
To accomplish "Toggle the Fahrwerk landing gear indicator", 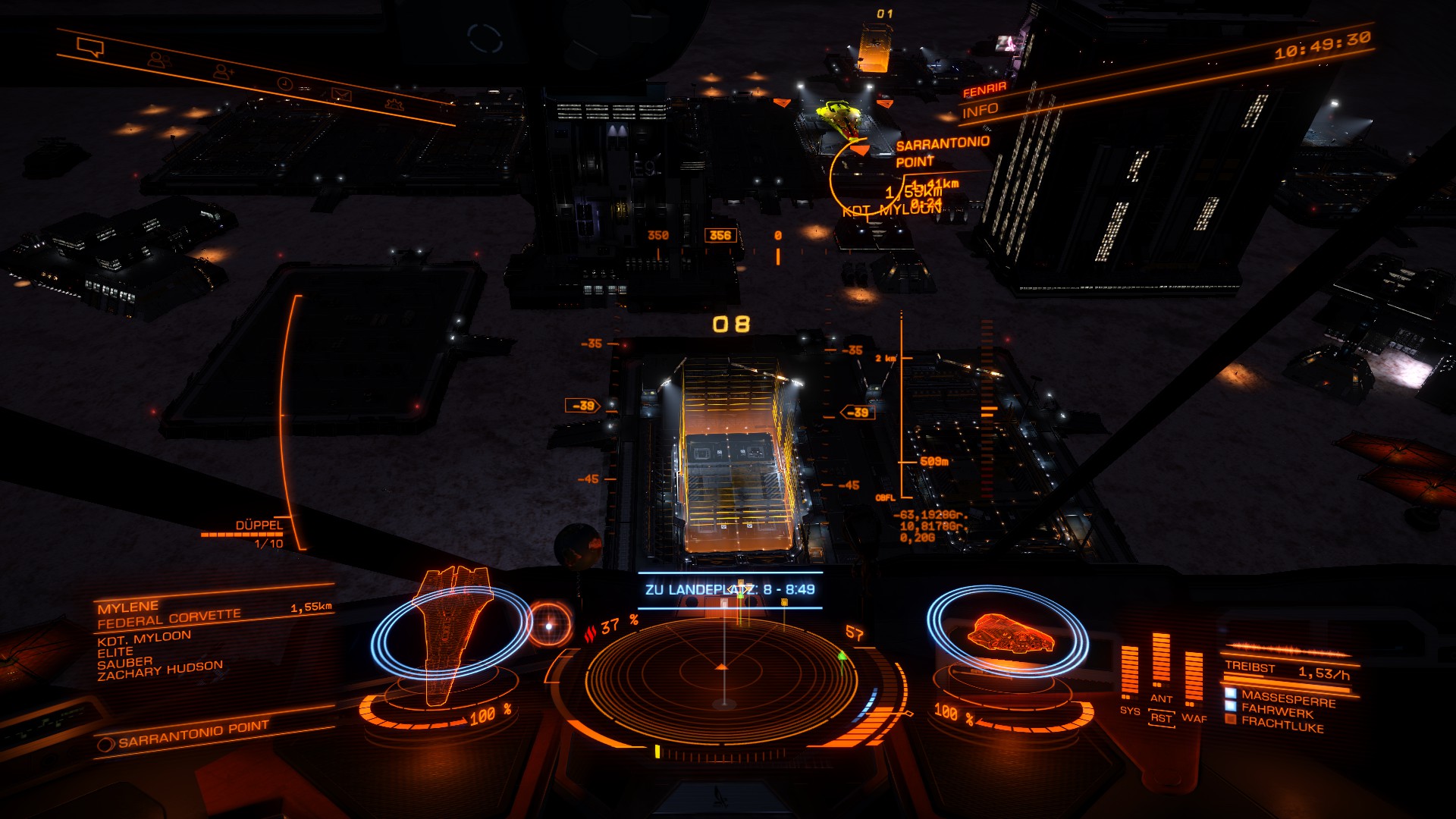I will coord(1277,711).
